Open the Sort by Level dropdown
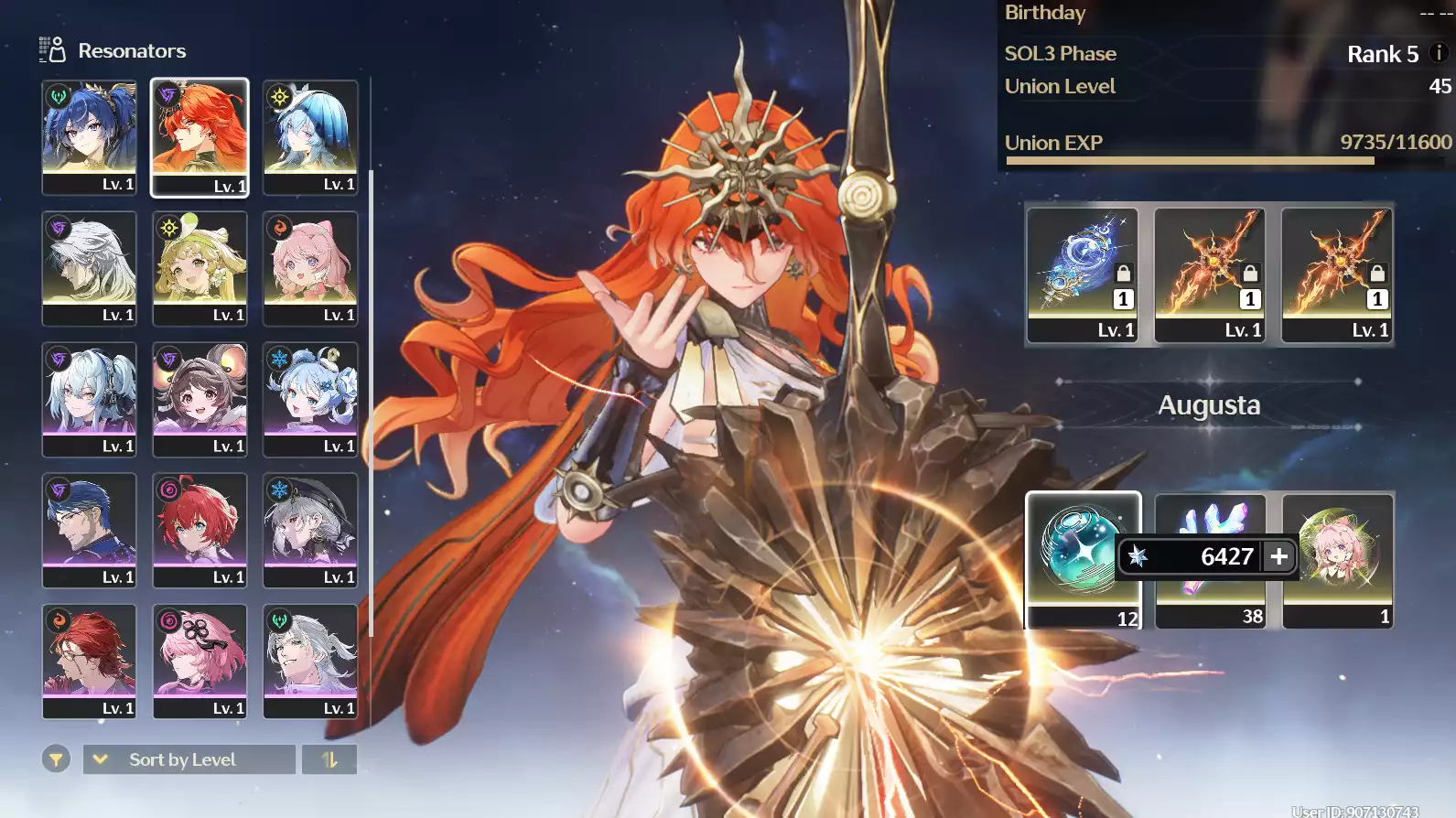 click(189, 759)
